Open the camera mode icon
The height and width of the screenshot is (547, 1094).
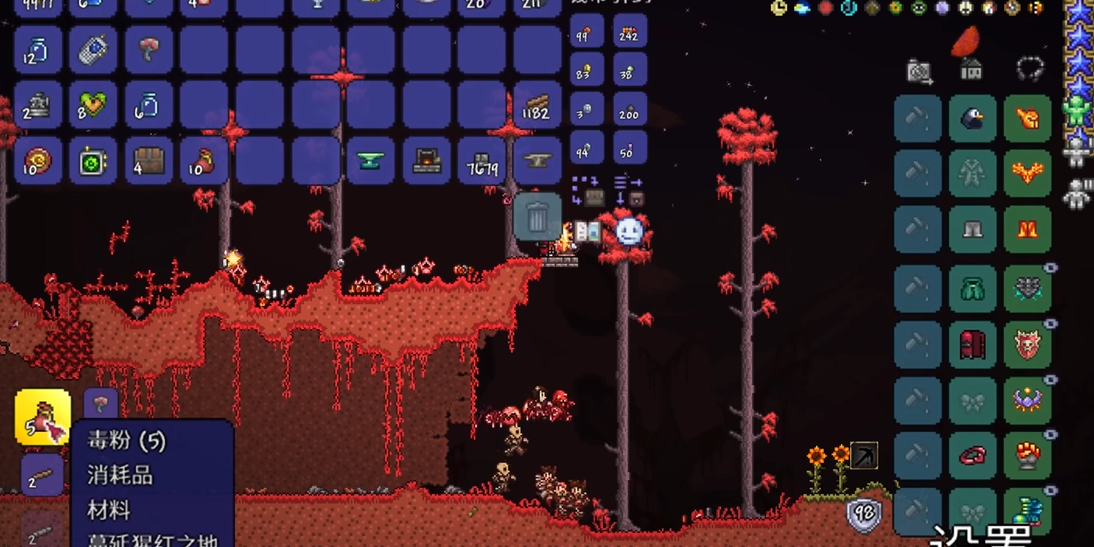tap(919, 71)
